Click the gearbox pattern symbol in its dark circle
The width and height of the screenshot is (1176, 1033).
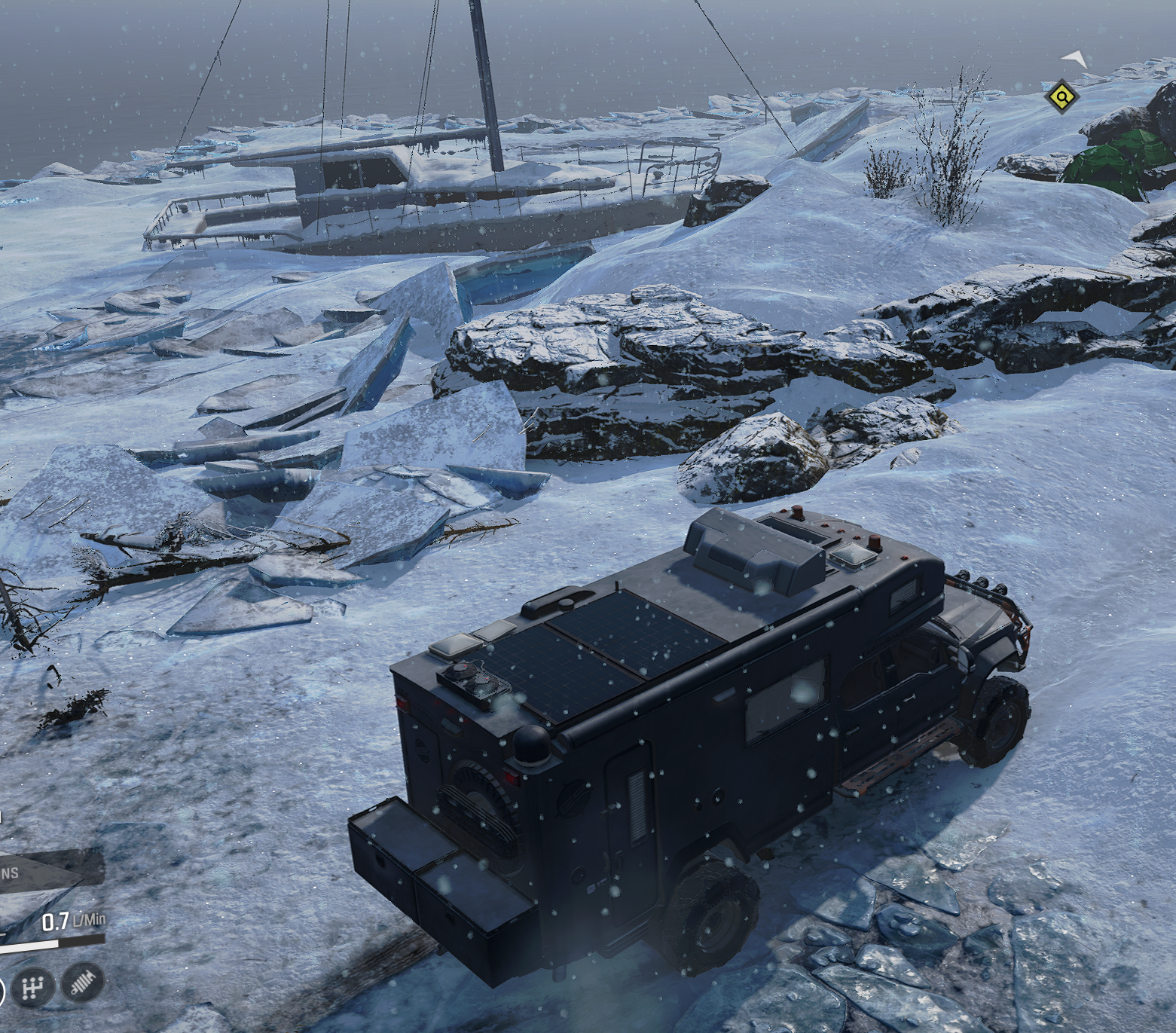point(32,986)
